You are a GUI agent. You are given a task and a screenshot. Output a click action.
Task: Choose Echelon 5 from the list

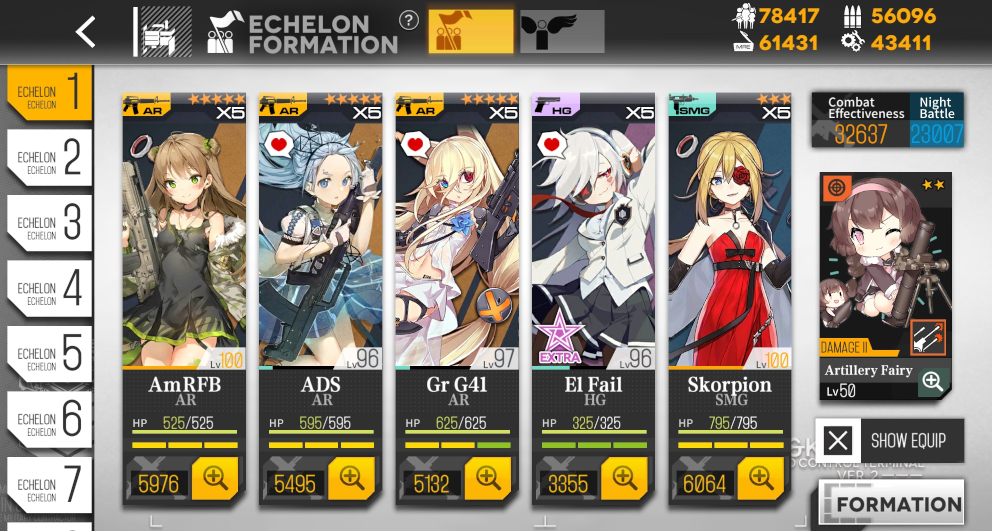click(x=50, y=354)
